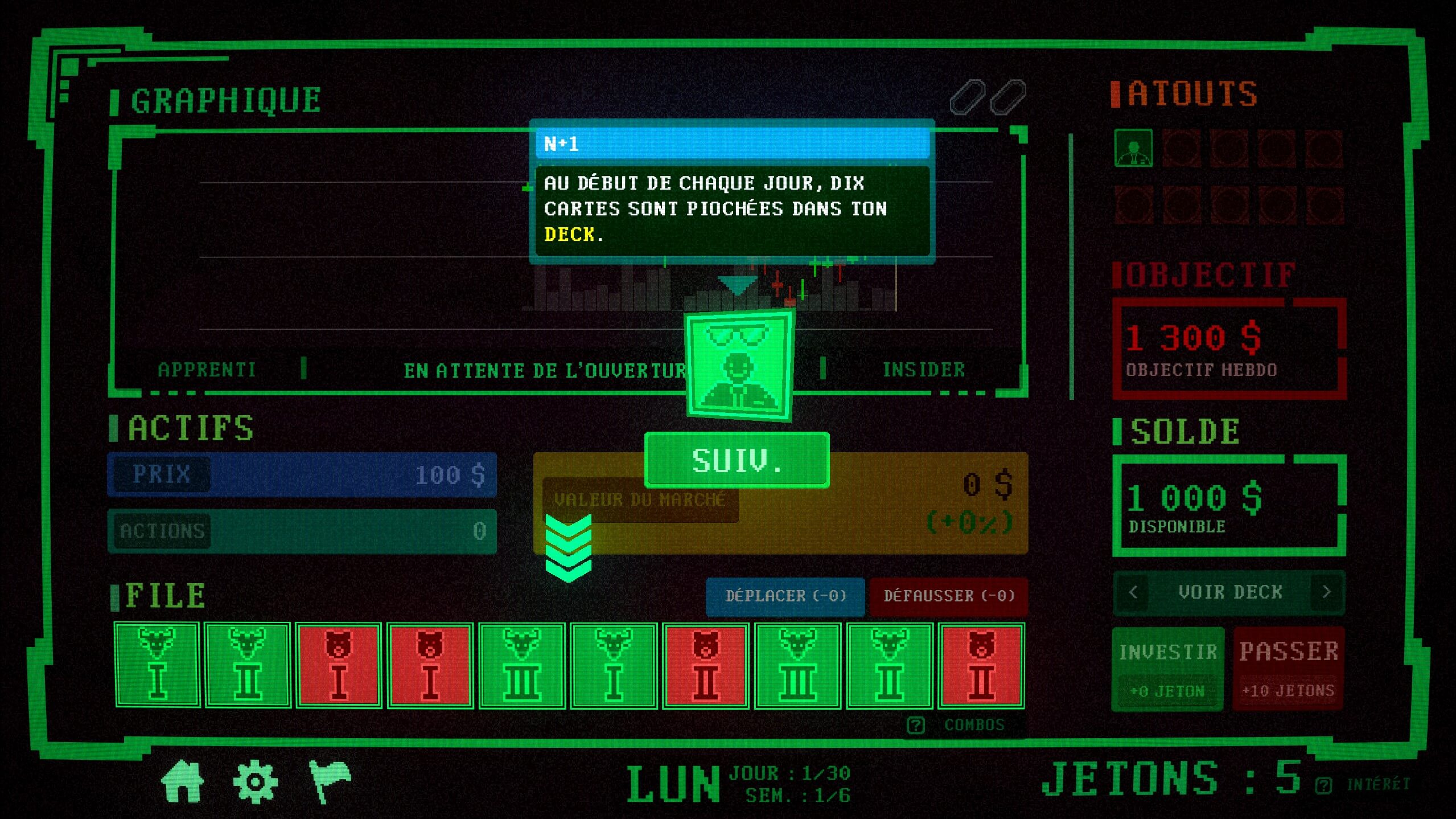Open the home menu icon
Image resolution: width=1456 pixels, height=819 pixels.
[182, 781]
